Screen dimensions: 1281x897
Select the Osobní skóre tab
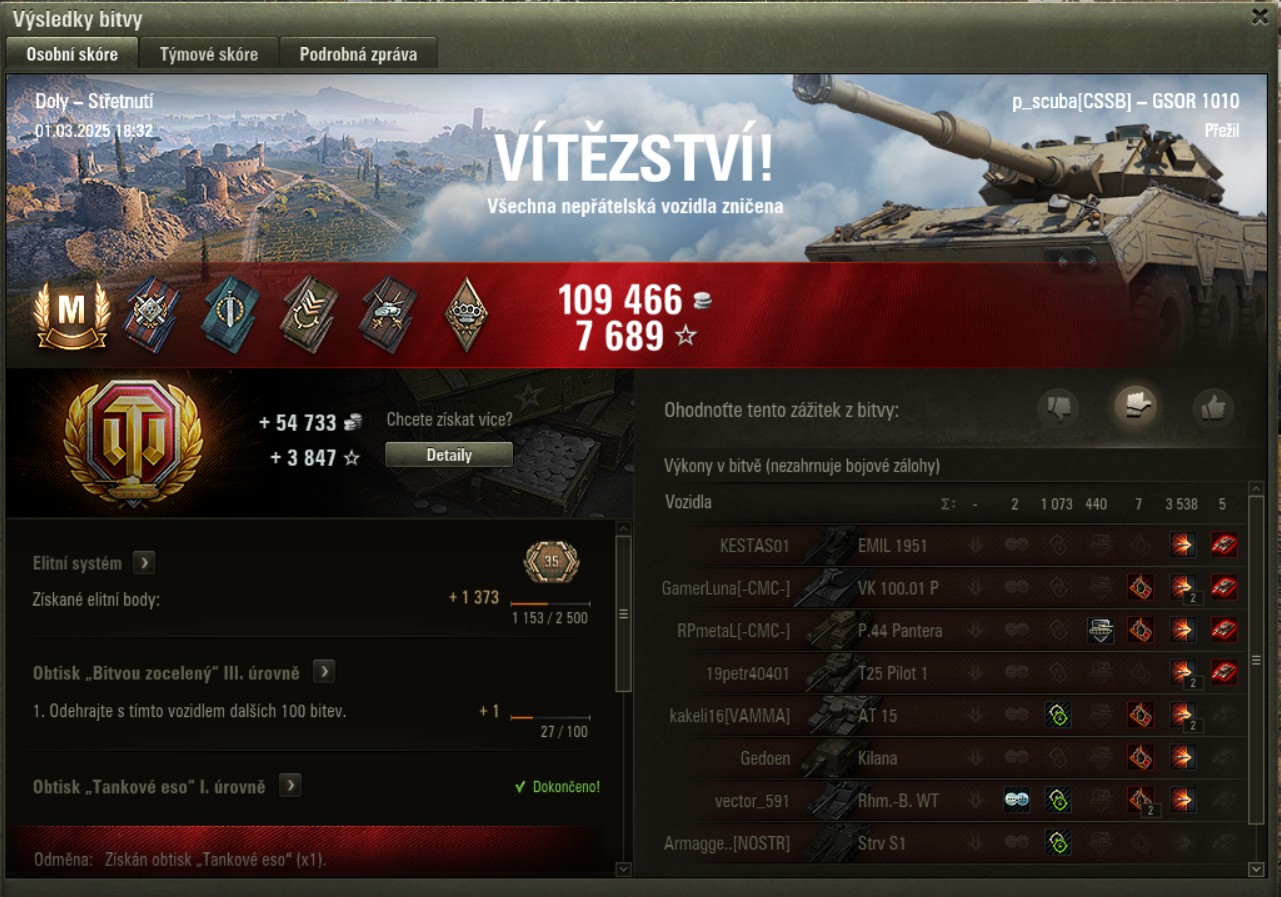[x=72, y=54]
